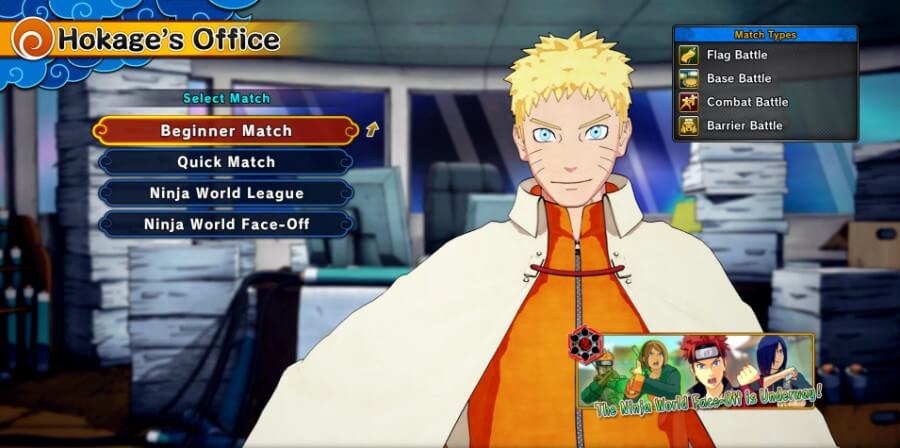Click the Flag Battle match type
900x448 pixels.
point(736,55)
